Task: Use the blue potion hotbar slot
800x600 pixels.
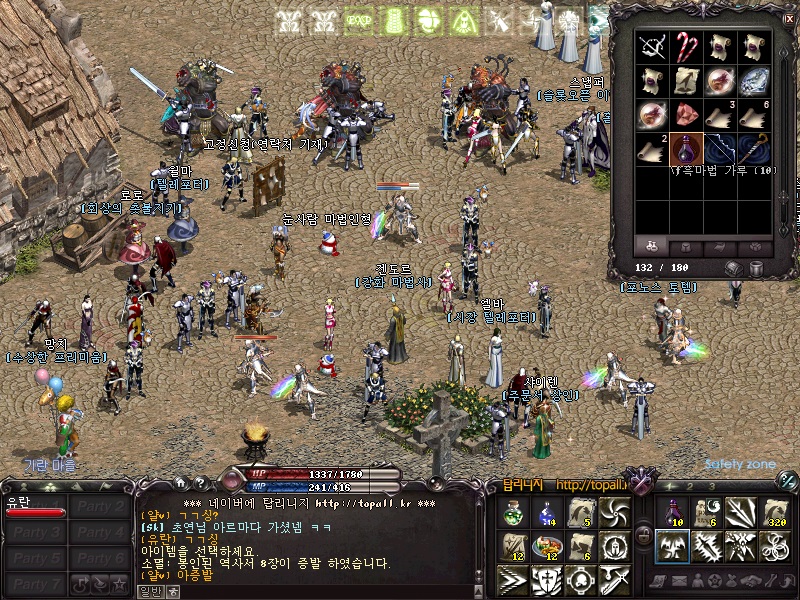Action: [546, 513]
